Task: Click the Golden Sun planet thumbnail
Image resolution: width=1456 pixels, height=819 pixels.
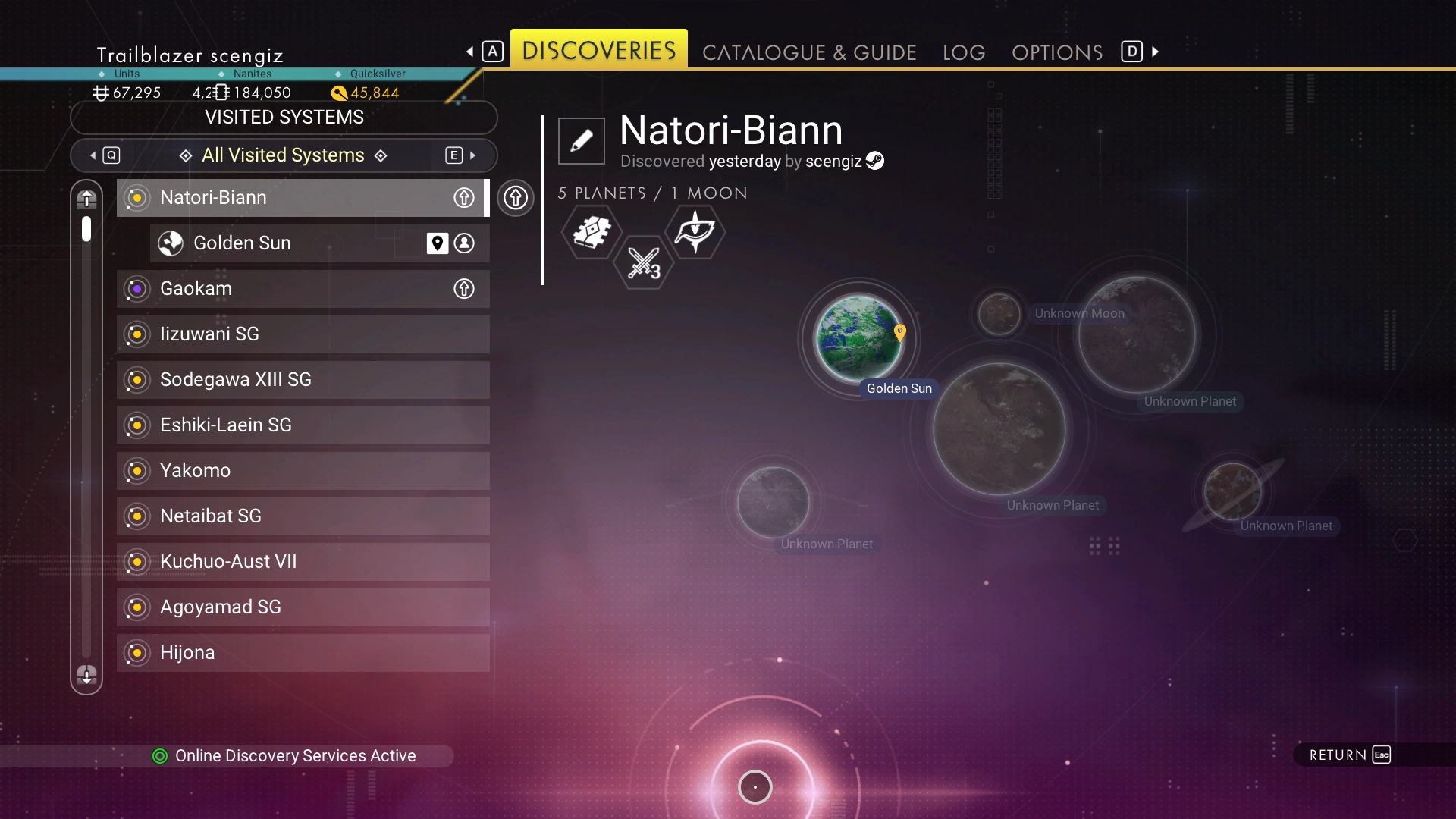Action: 858,338
